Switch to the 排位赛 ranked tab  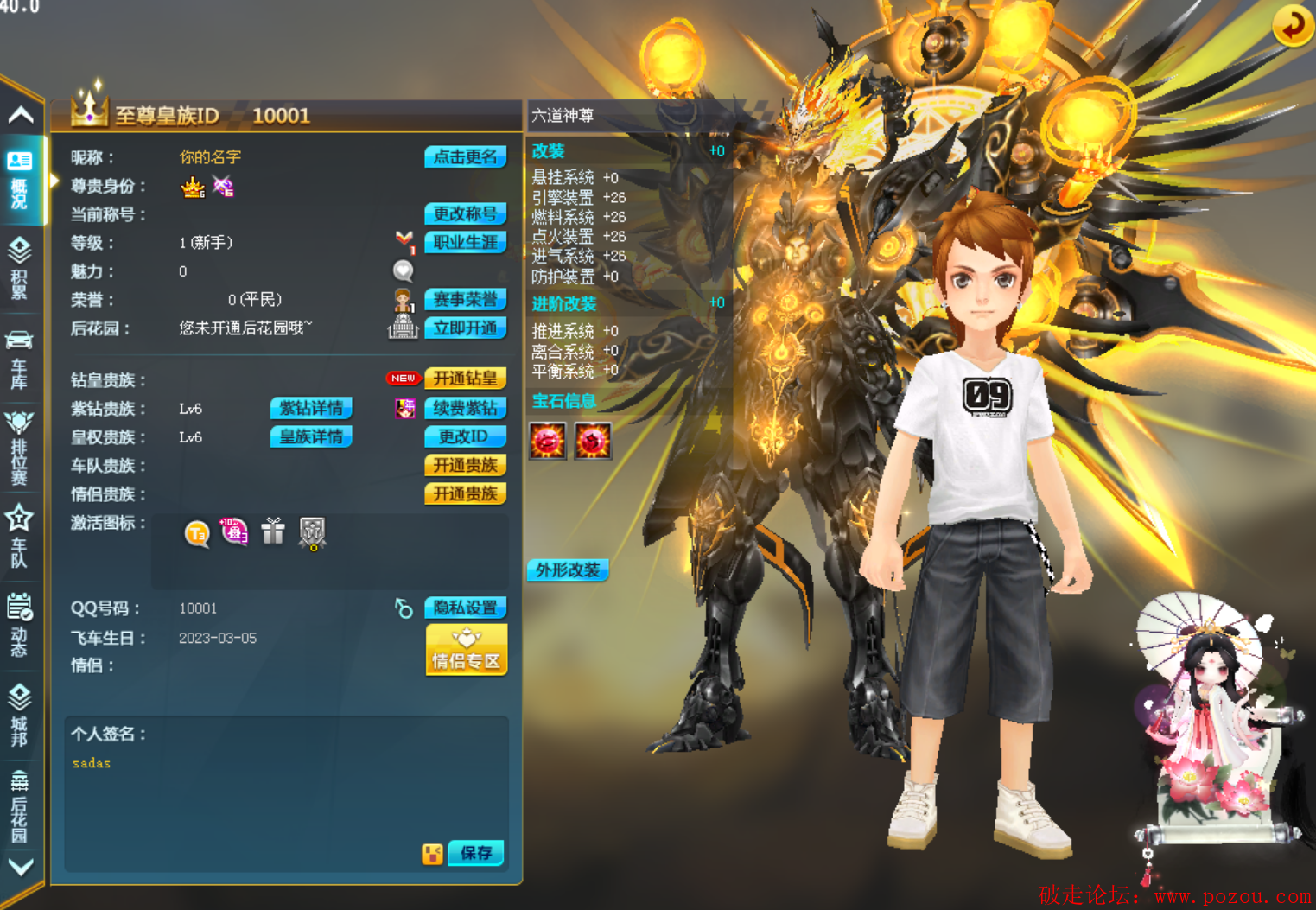tap(19, 449)
